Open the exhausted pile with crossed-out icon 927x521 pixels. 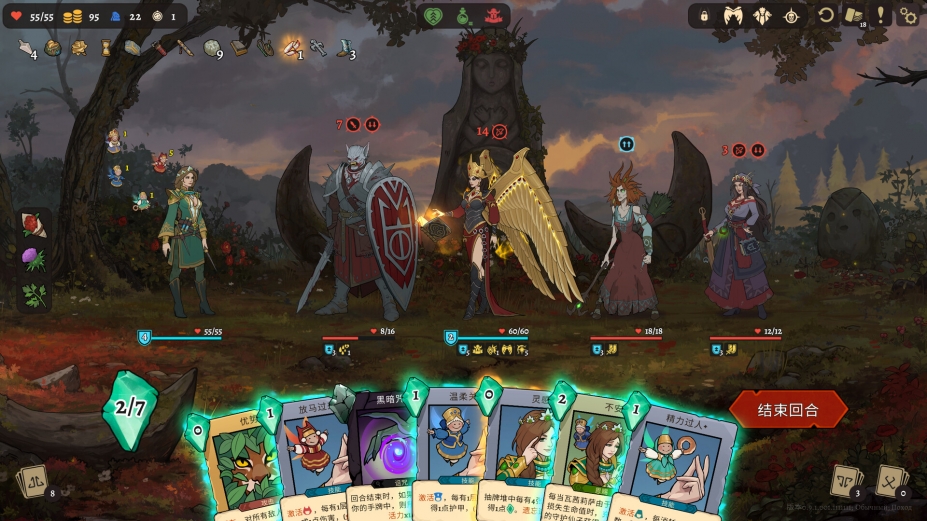(x=890, y=481)
